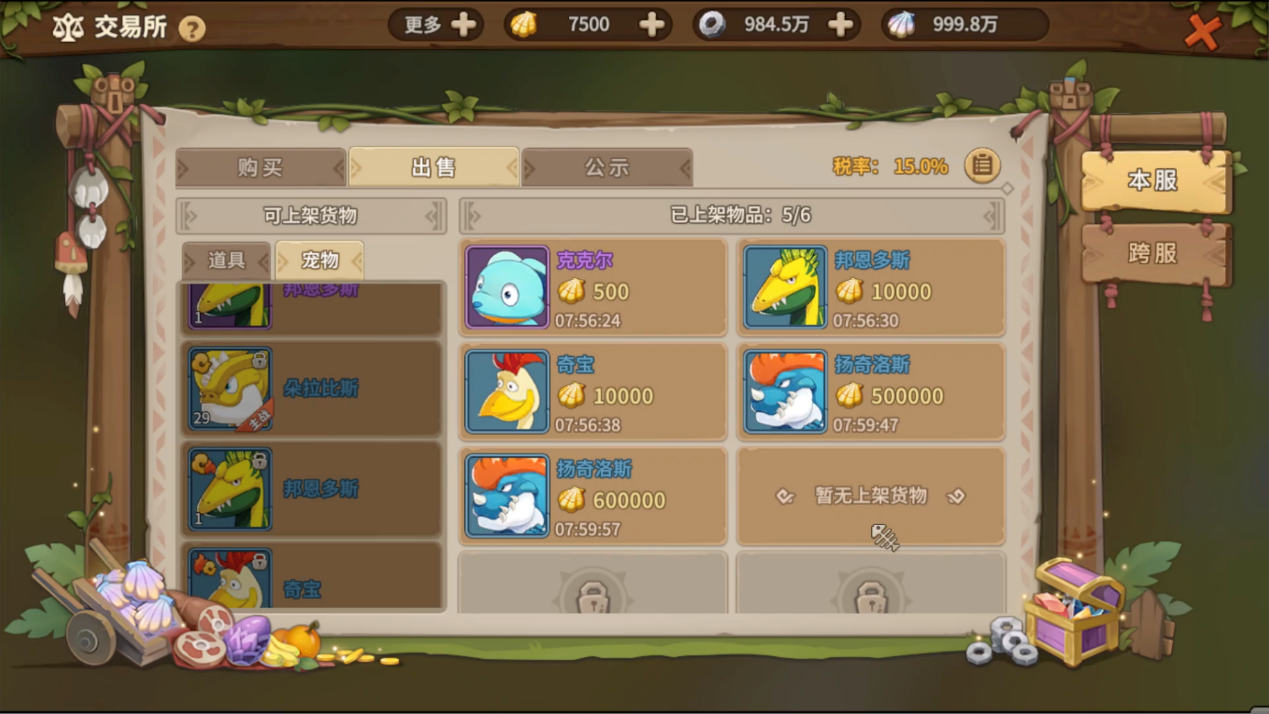Switch to the 购买 tab

point(260,168)
